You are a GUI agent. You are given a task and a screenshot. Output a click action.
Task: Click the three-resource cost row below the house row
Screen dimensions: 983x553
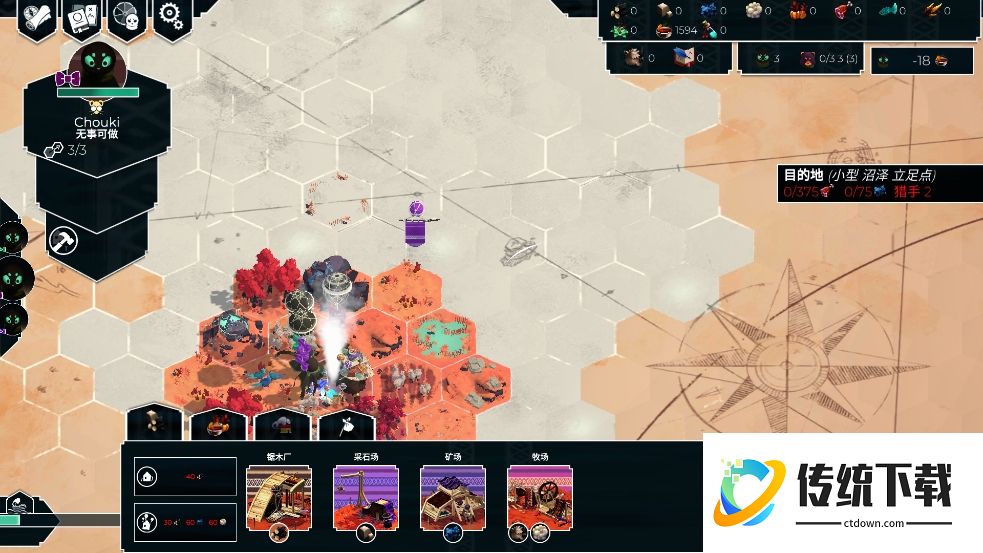[x=186, y=522]
